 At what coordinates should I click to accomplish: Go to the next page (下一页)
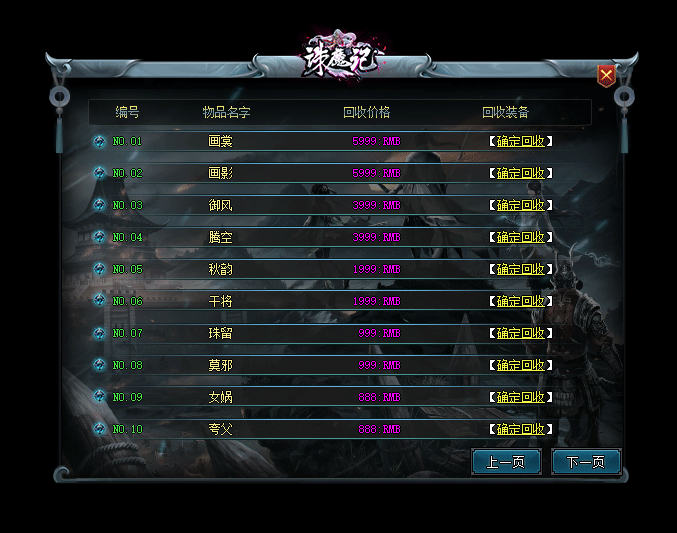586,462
